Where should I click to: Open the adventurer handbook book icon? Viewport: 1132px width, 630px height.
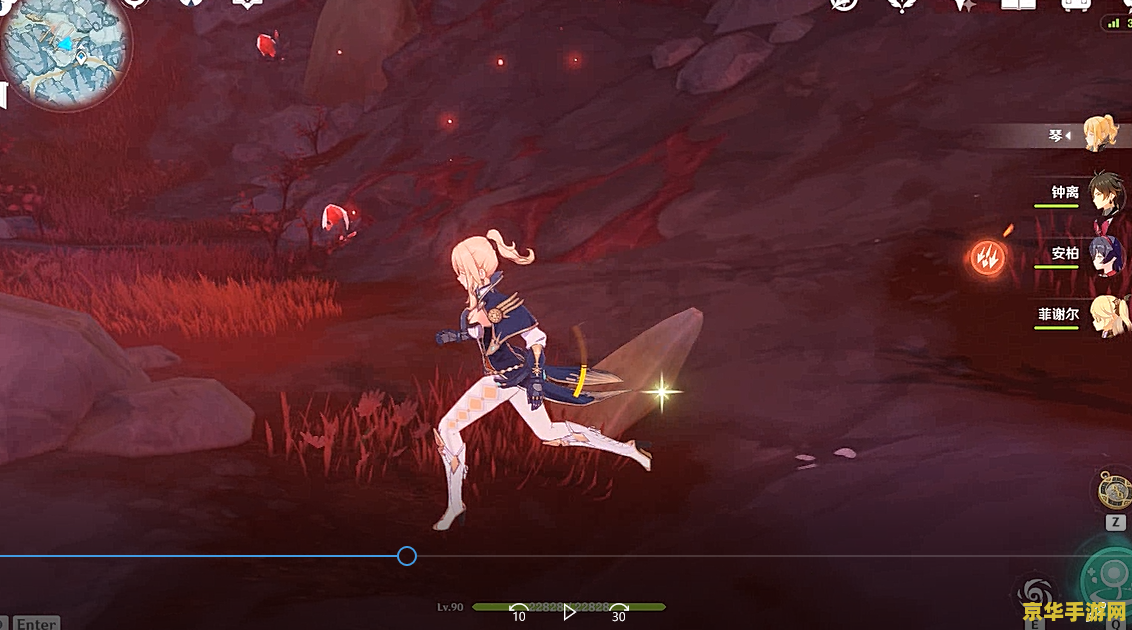1018,4
